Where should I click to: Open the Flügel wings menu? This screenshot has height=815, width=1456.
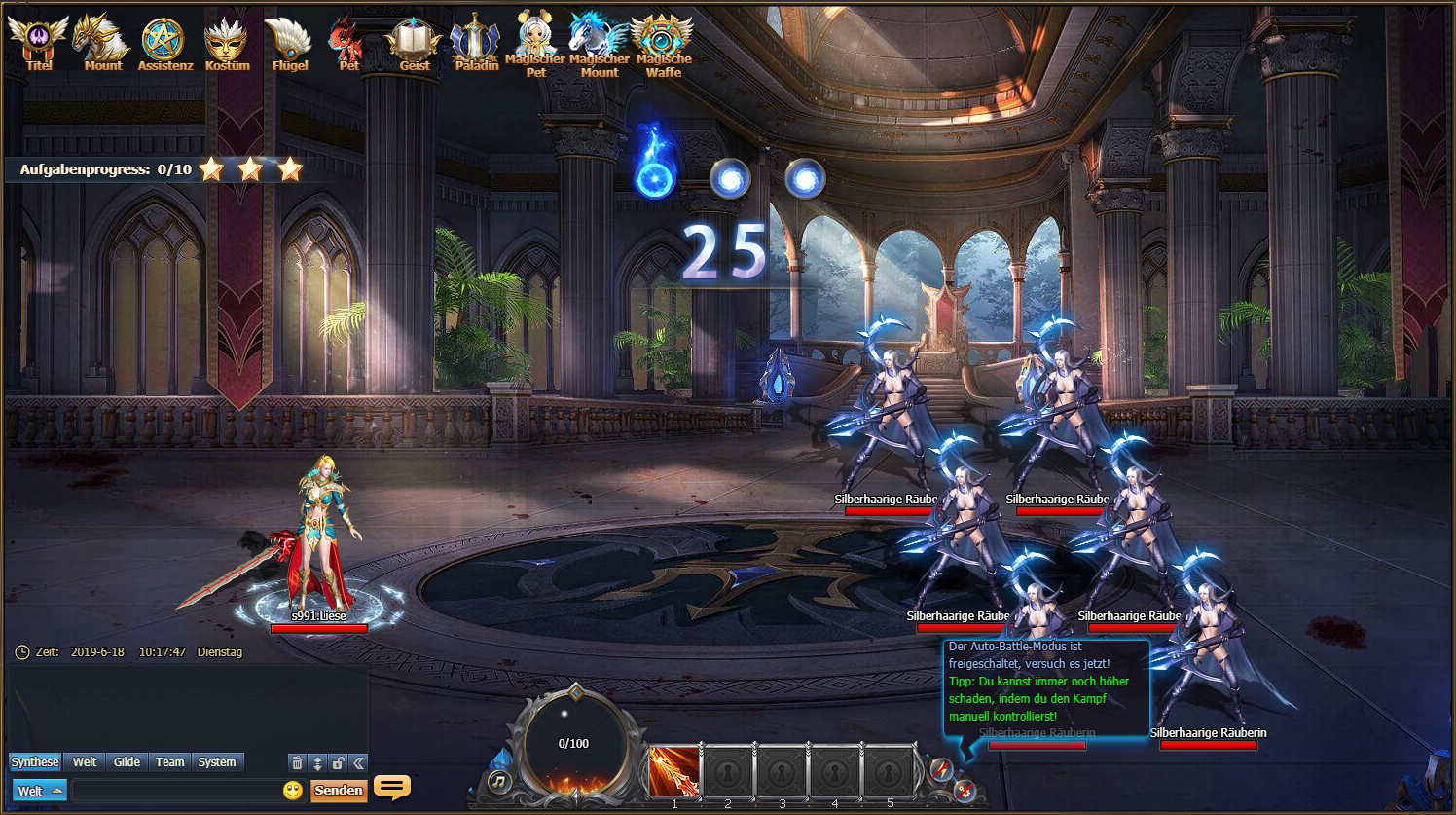coord(289,43)
